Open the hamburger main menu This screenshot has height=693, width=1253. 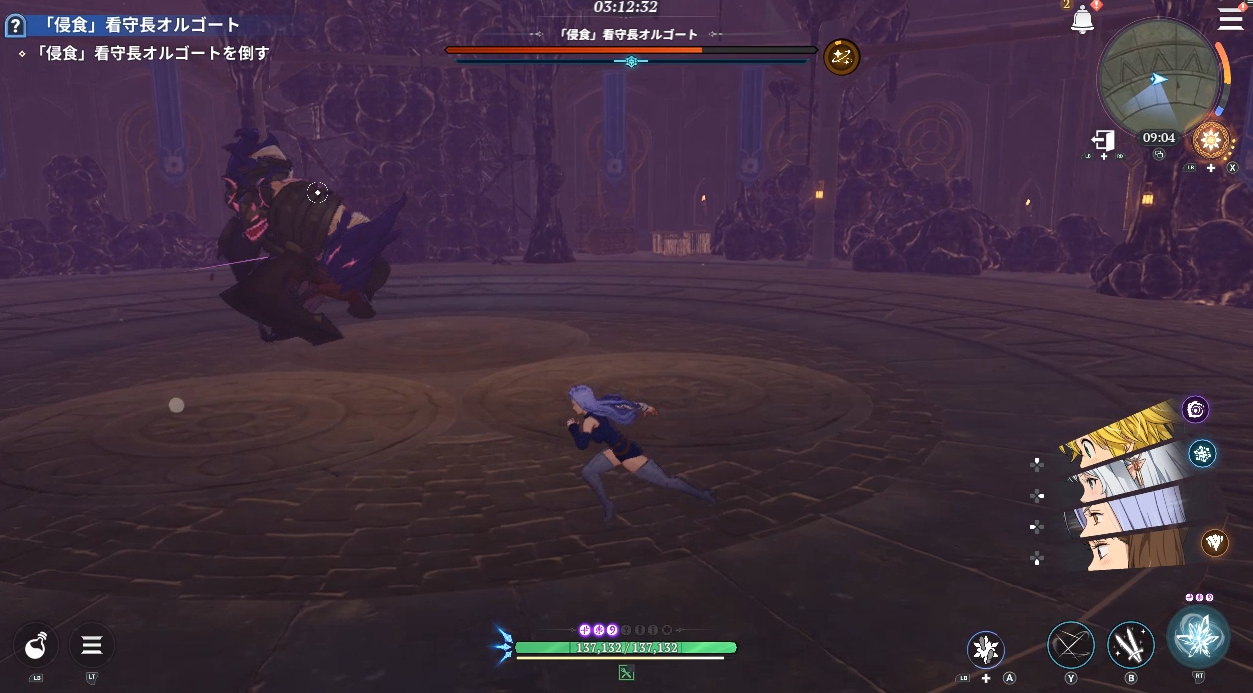pyautogui.click(x=1230, y=18)
